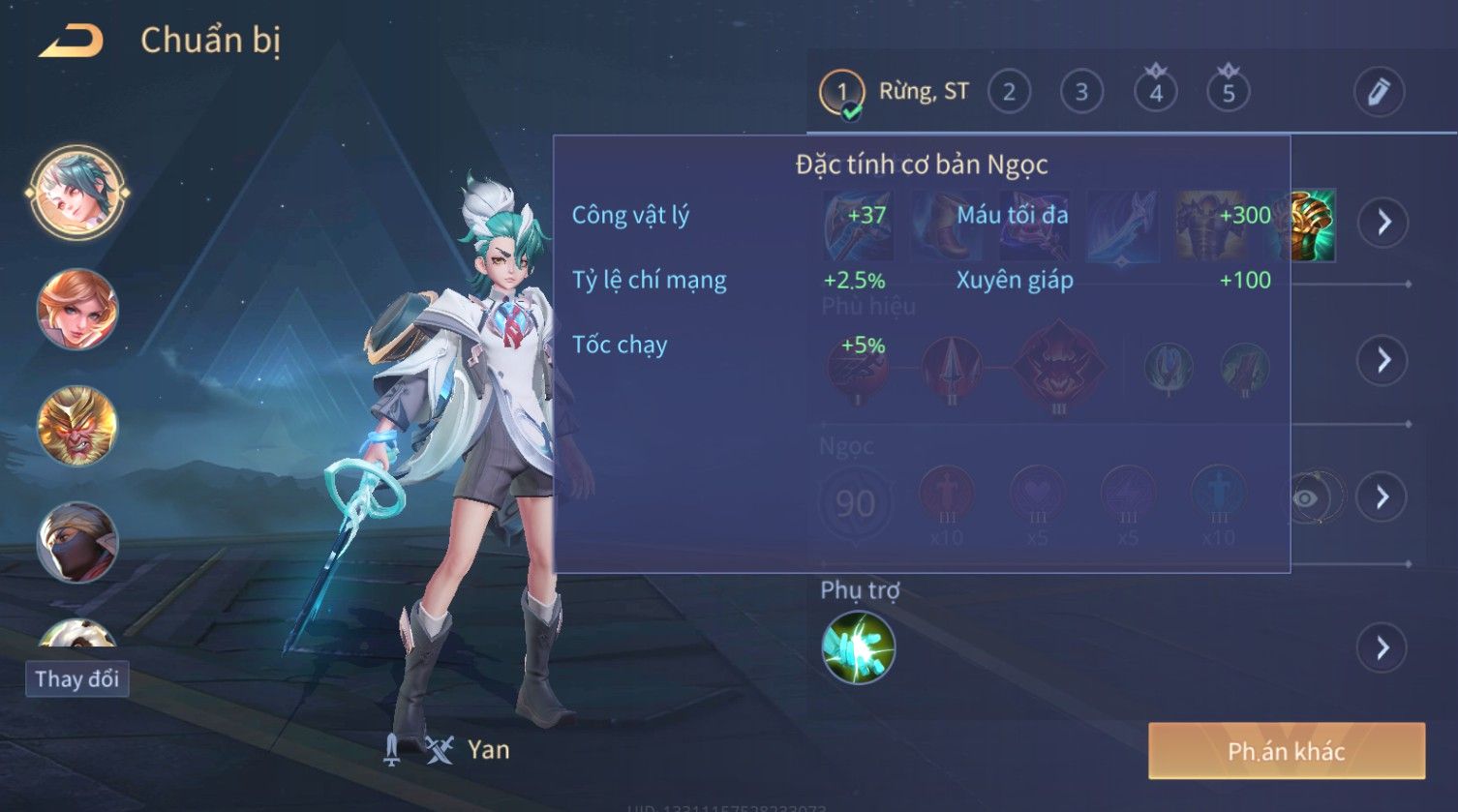Toggle the Ngọc stats eye icon
1458x812 pixels.
click(1306, 498)
